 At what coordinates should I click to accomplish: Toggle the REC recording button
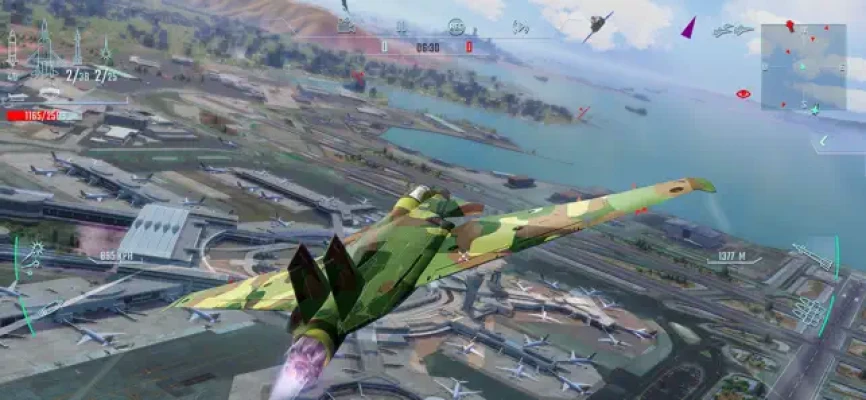(x=743, y=94)
